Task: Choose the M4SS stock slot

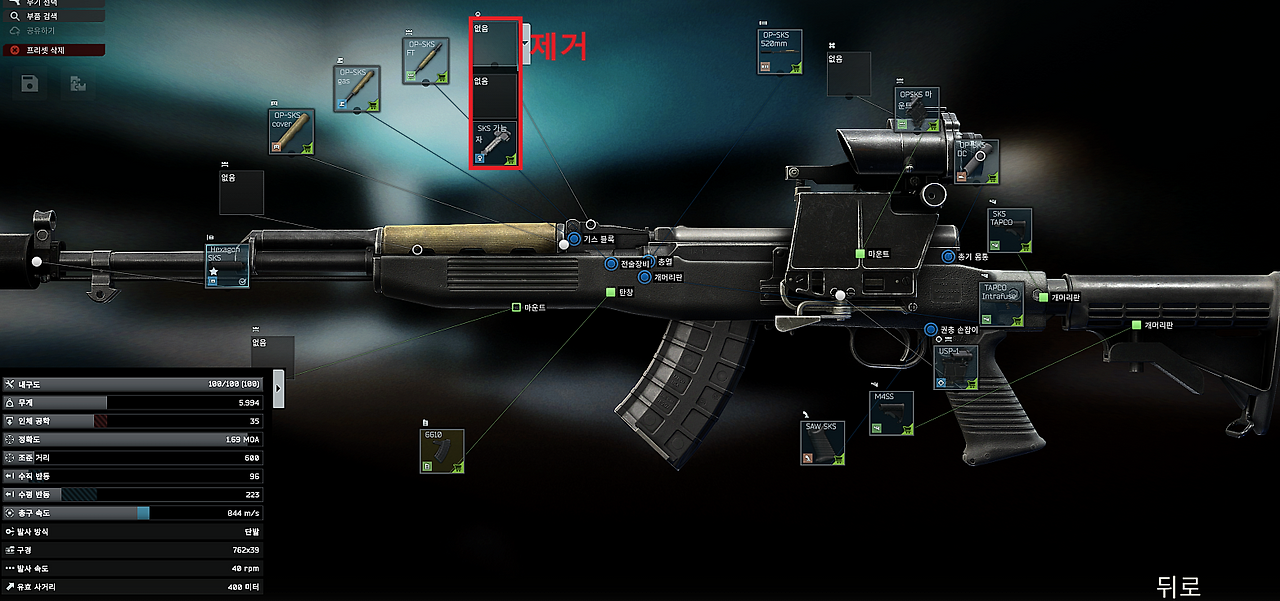Action: coord(890,413)
